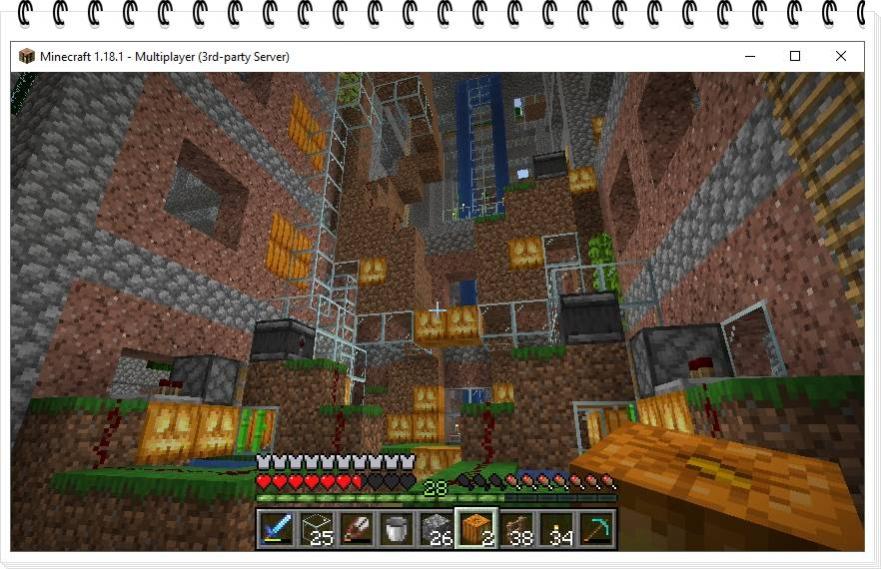The height and width of the screenshot is (569, 881).
Task: Select the torch stack of 34
Action: 555,528
